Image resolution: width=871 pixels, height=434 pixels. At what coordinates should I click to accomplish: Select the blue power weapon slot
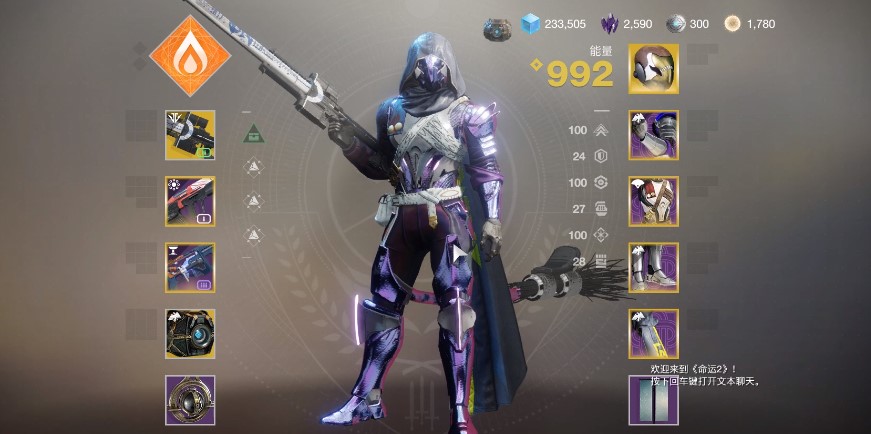[x=190, y=267]
